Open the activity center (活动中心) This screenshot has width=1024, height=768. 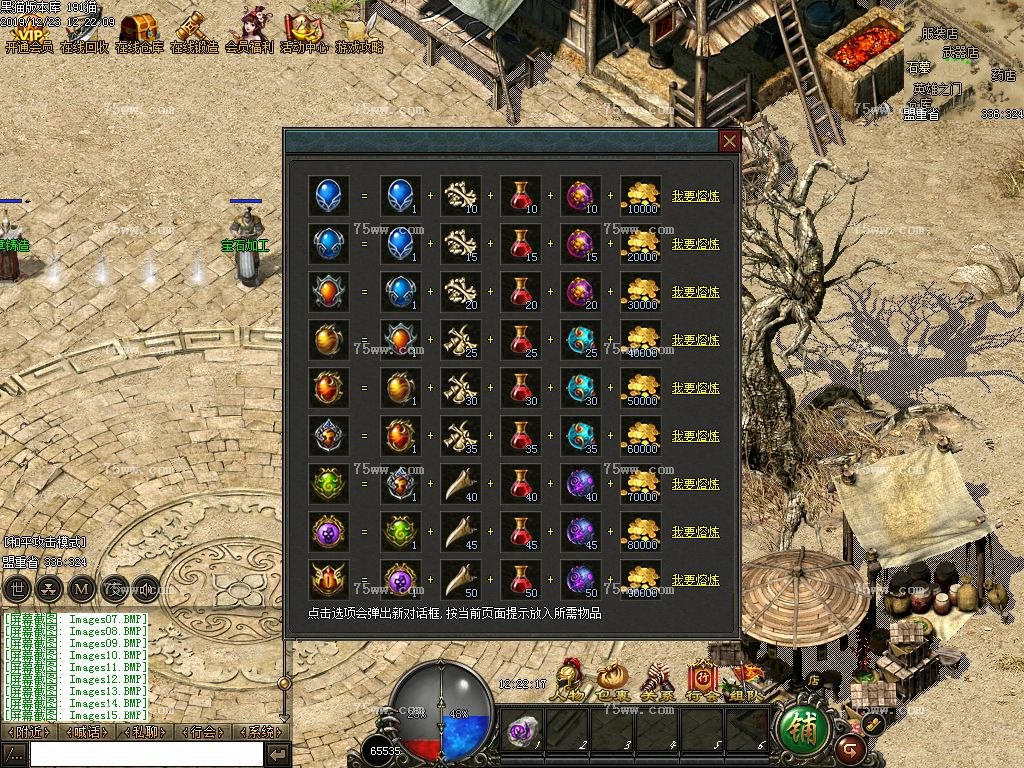pyautogui.click(x=304, y=32)
